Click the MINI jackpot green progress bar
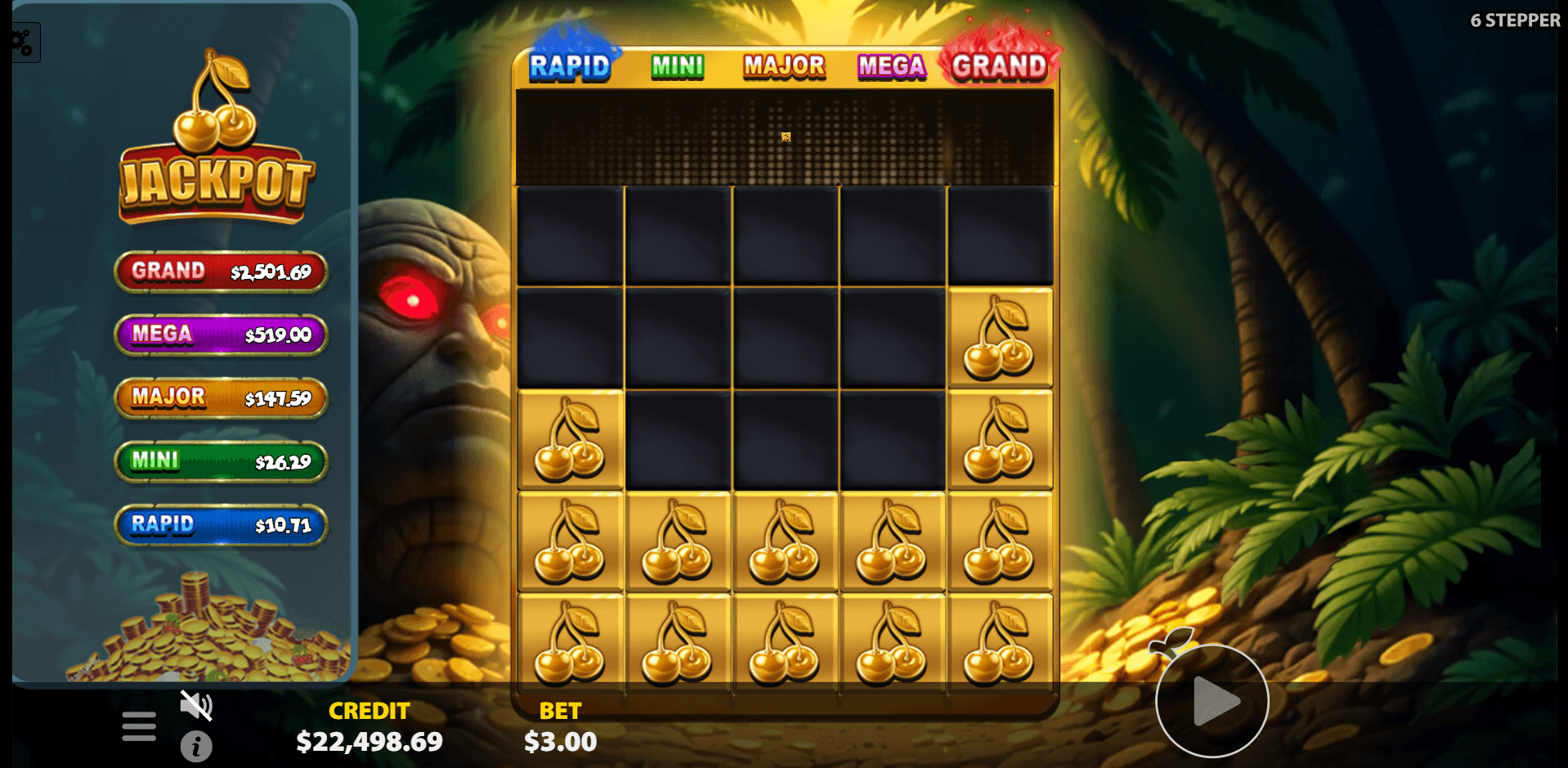1568x768 pixels. click(219, 462)
